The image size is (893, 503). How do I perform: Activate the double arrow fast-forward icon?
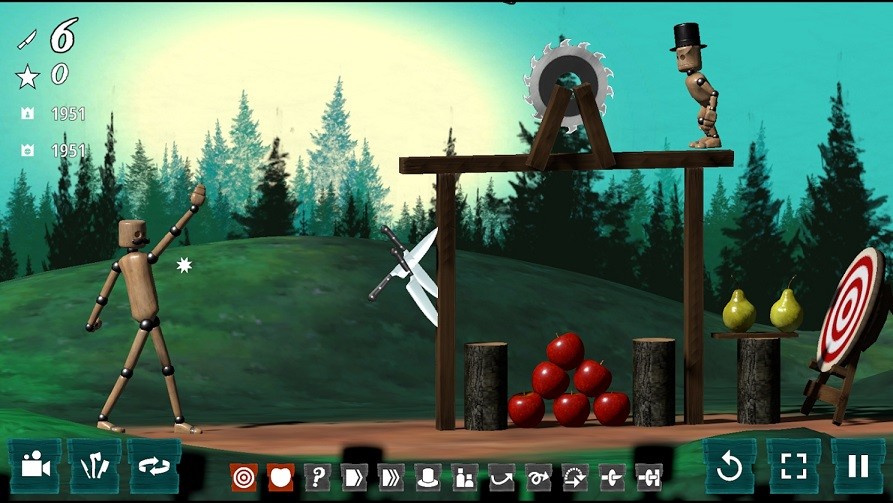(x=391, y=477)
